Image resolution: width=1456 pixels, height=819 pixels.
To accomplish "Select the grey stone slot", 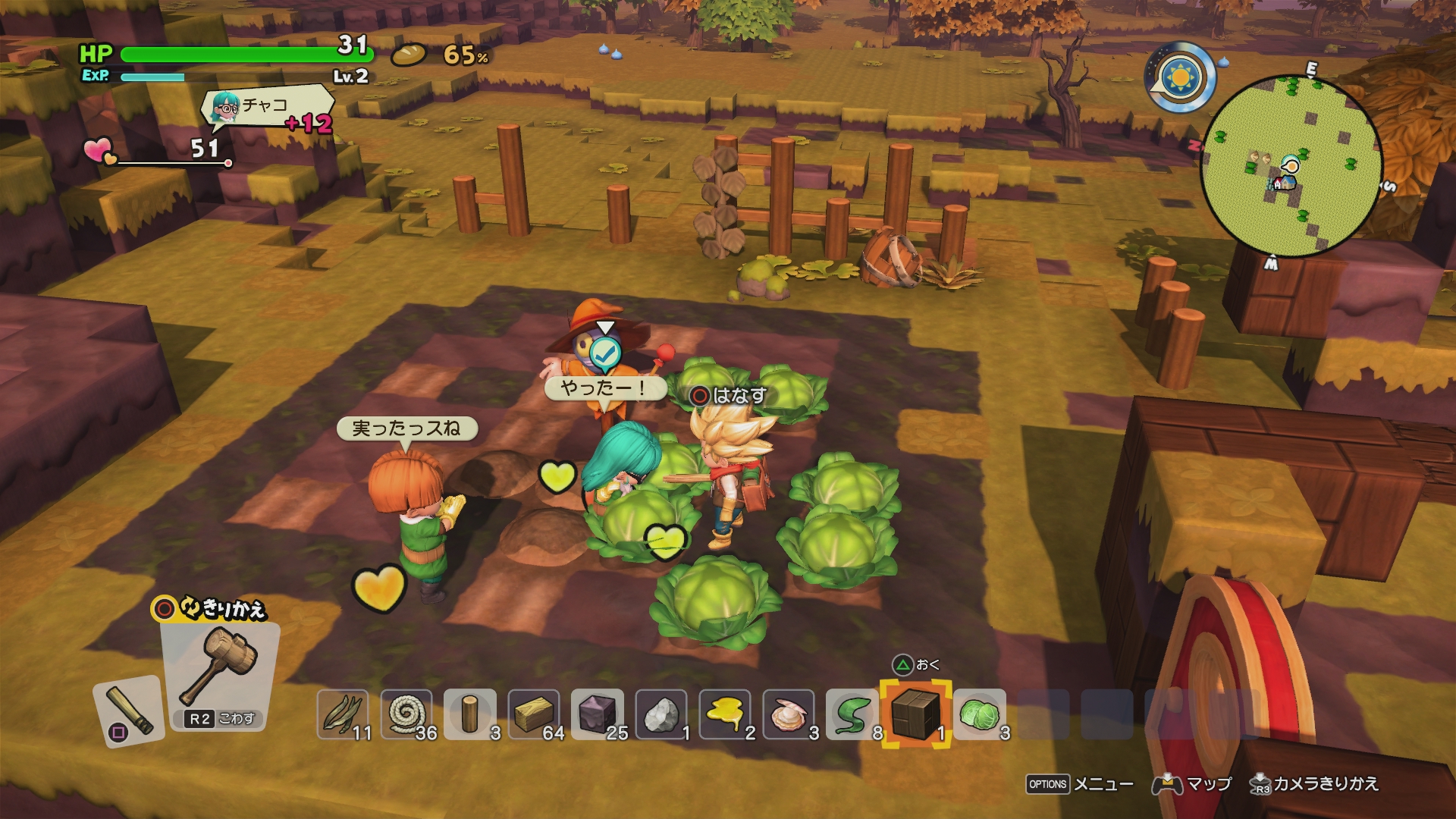I will pyautogui.click(x=661, y=714).
